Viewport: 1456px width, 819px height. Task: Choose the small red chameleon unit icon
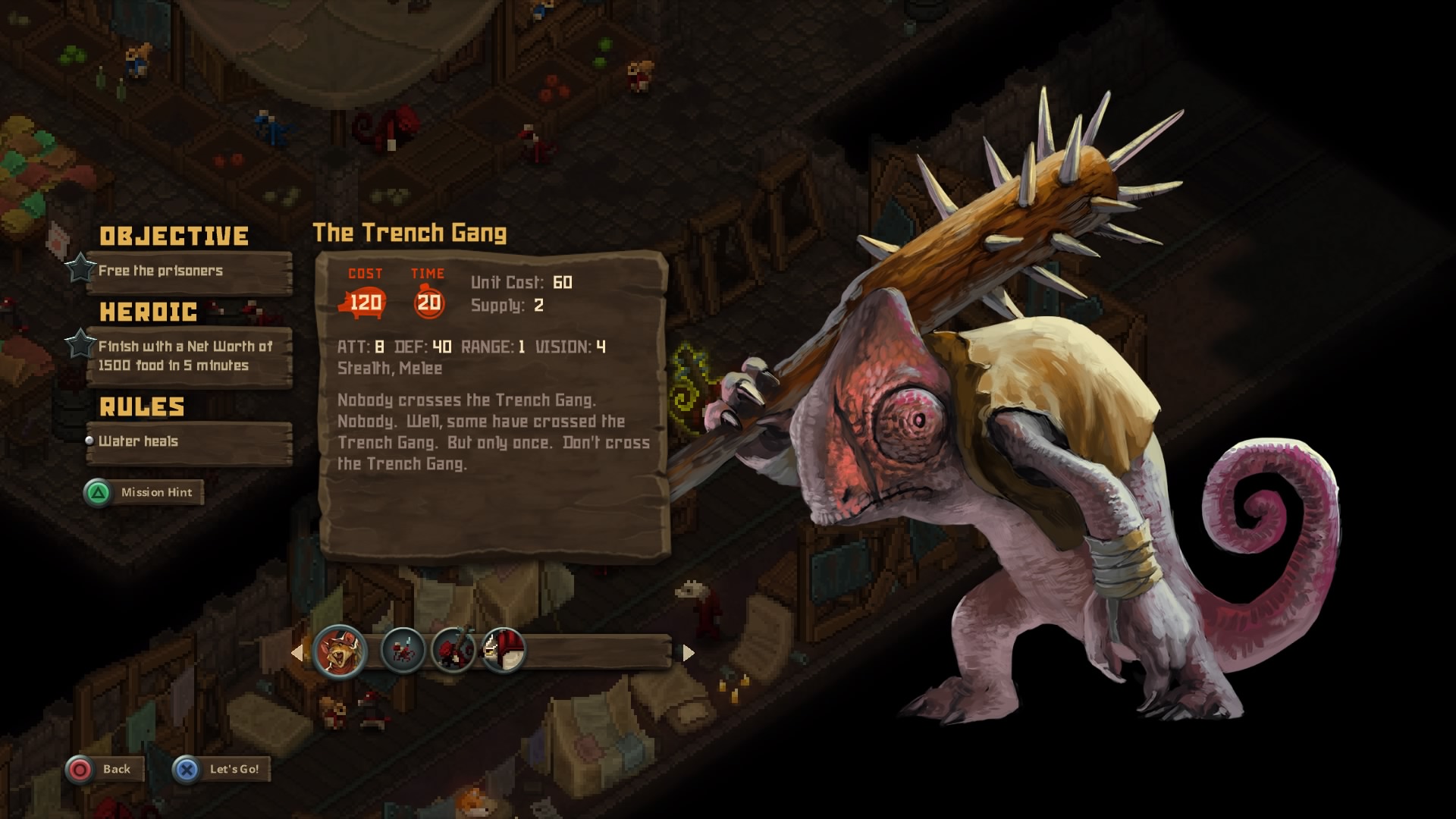(x=402, y=651)
